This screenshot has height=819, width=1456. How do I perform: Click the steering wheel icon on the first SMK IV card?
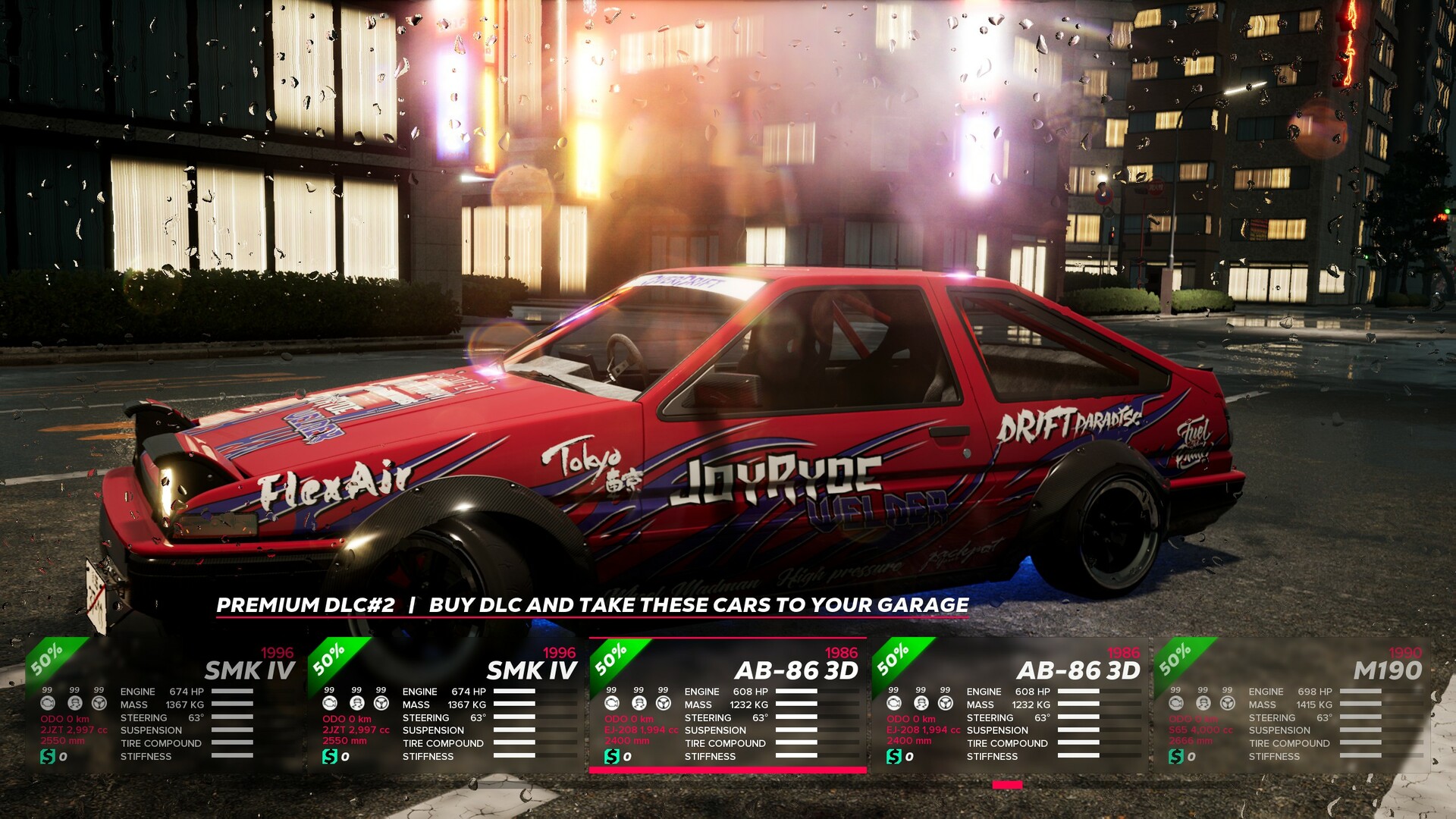point(99,703)
